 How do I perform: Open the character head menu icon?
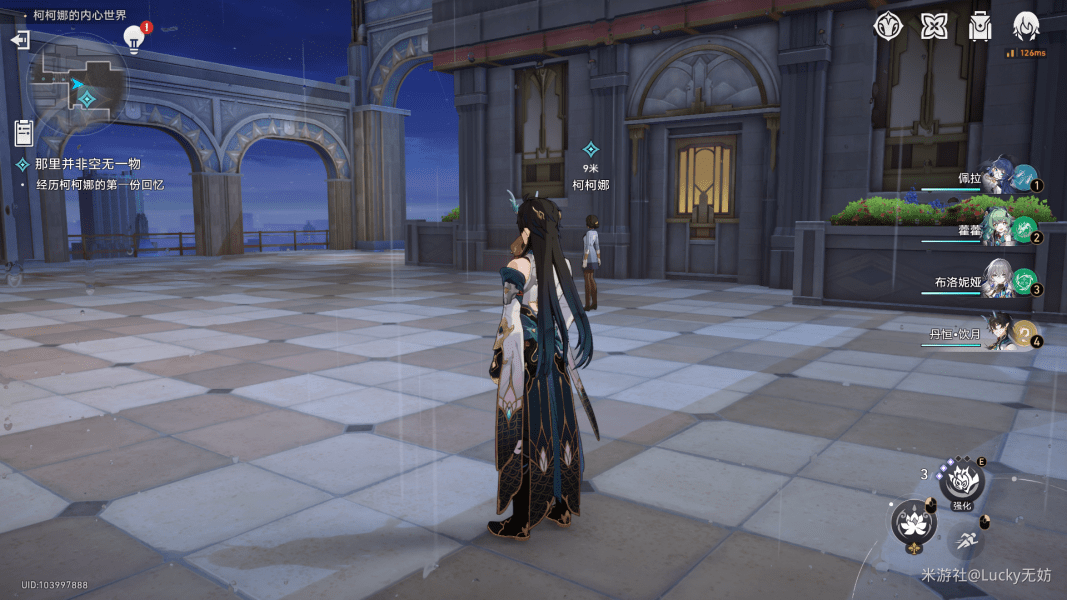[1026, 26]
